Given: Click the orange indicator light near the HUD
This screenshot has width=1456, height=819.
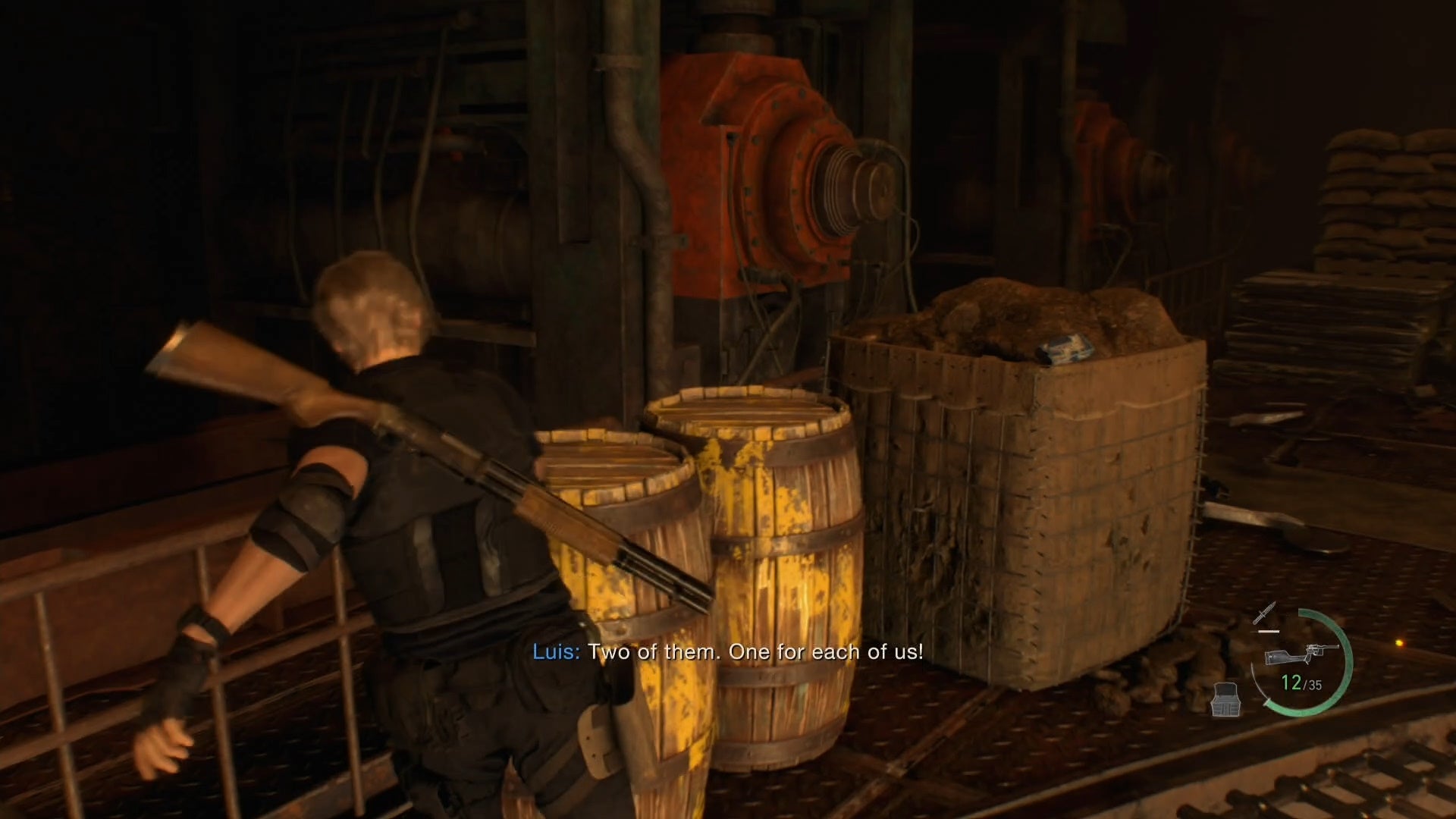Looking at the screenshot, I should point(1400,642).
